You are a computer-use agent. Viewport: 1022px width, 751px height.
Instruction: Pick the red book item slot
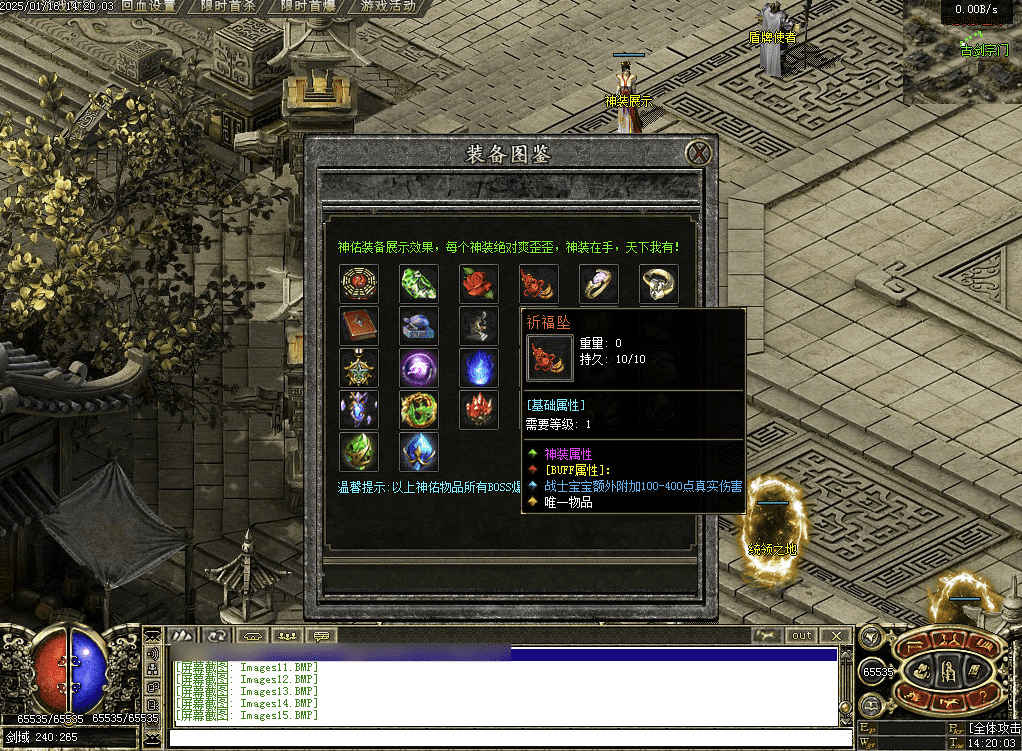pyautogui.click(x=359, y=326)
